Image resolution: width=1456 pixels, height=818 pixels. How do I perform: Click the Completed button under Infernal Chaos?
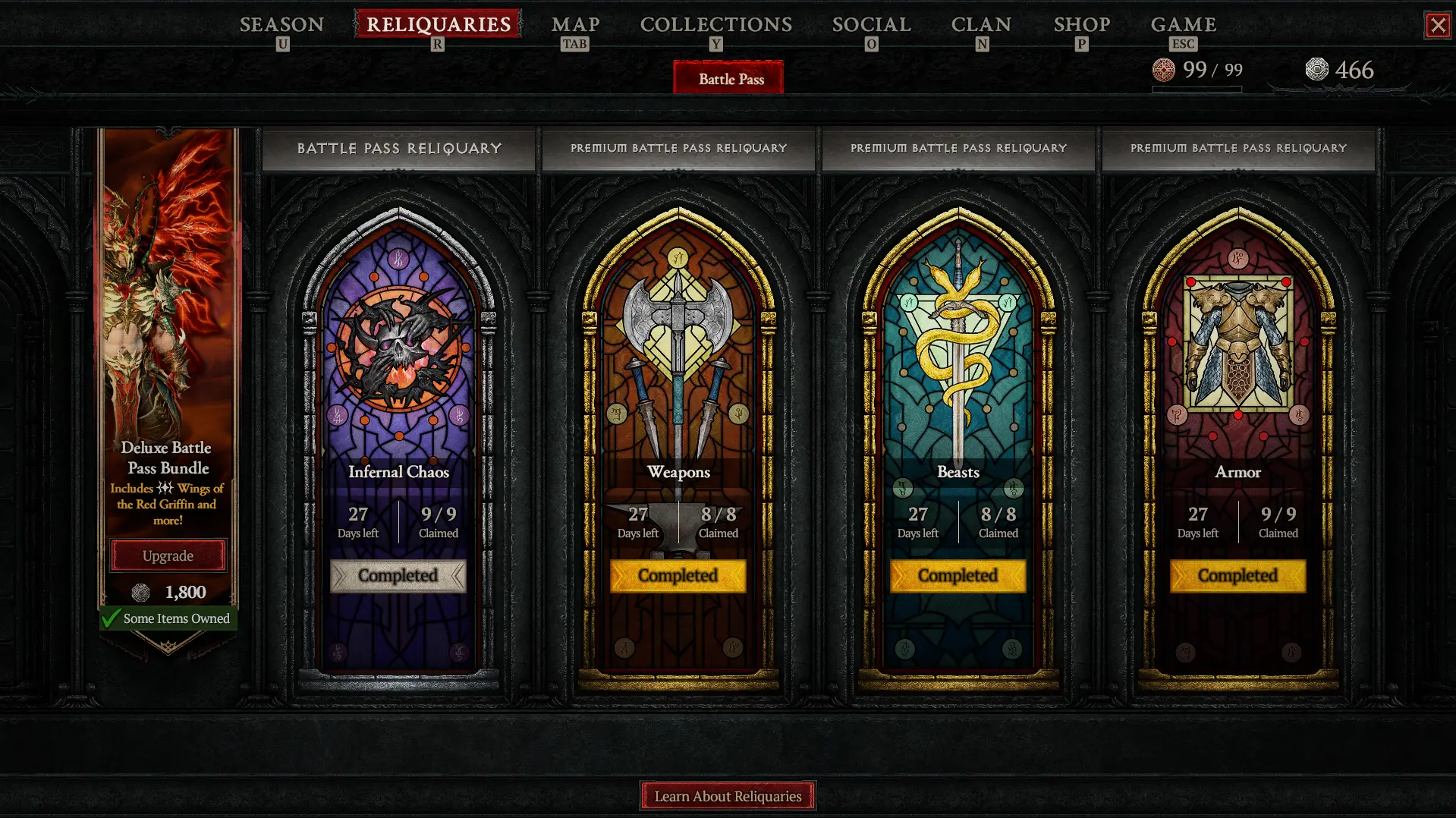[x=398, y=576]
